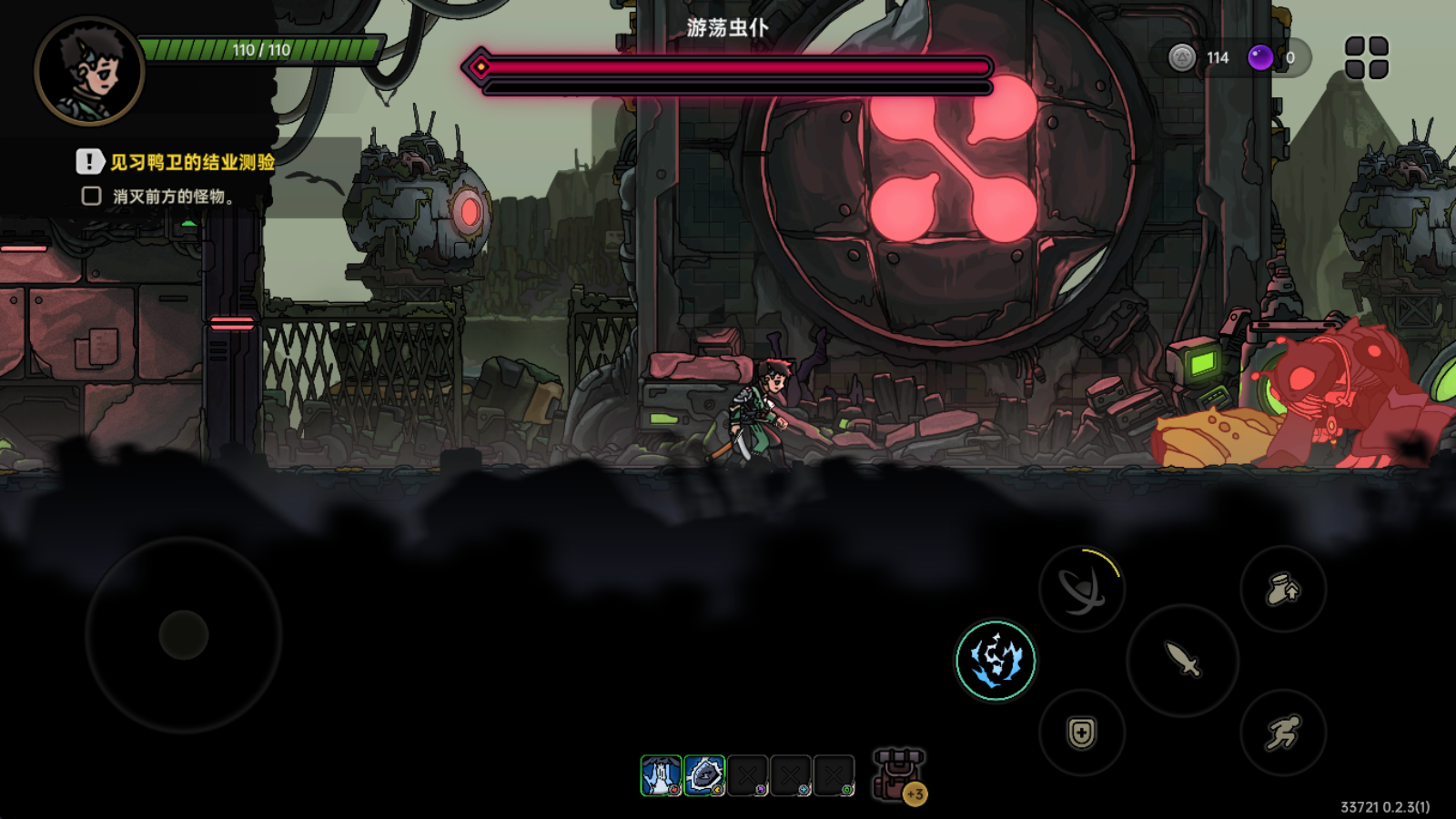Click the silver coin currency icon
Screen dimensions: 1456x819
tap(1181, 57)
